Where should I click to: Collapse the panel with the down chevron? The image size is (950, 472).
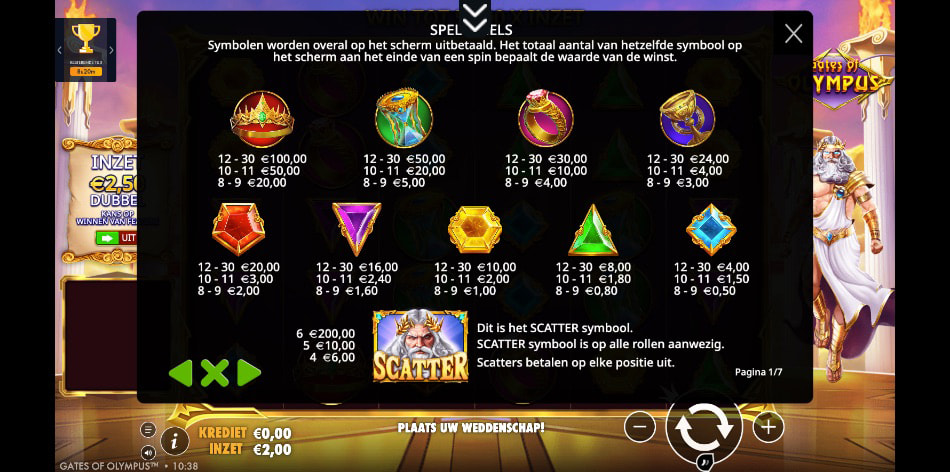pos(475,14)
